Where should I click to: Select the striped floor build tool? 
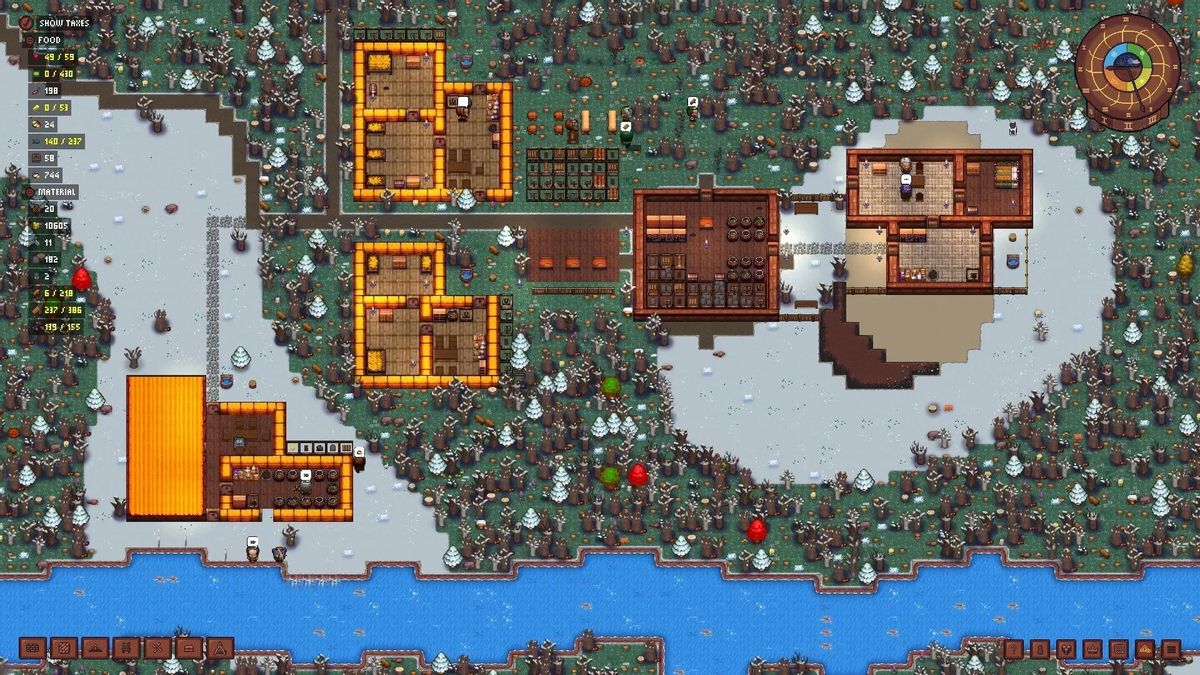(62, 649)
